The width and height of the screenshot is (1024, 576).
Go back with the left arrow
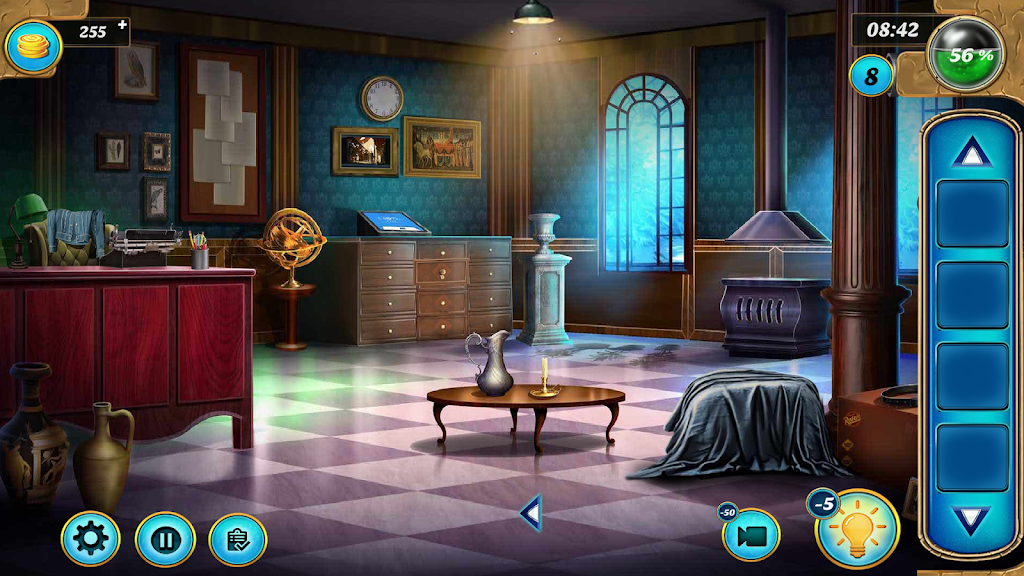531,514
